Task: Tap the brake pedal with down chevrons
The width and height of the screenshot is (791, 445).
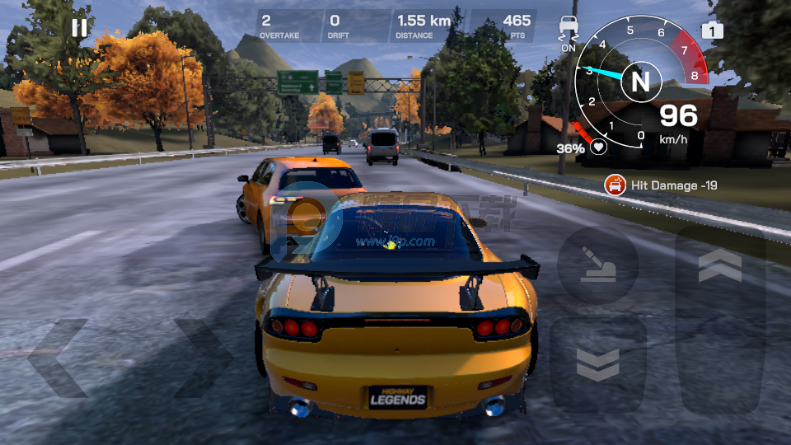Action: 598,365
